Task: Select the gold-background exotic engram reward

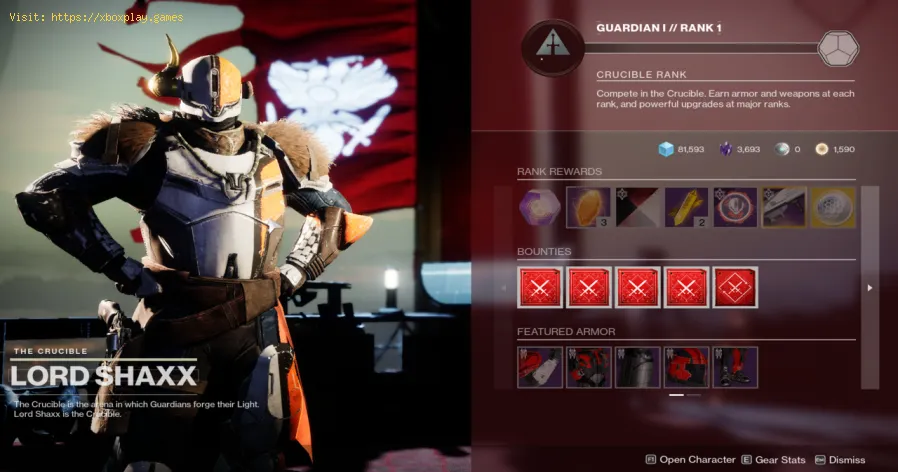Action: [833, 208]
